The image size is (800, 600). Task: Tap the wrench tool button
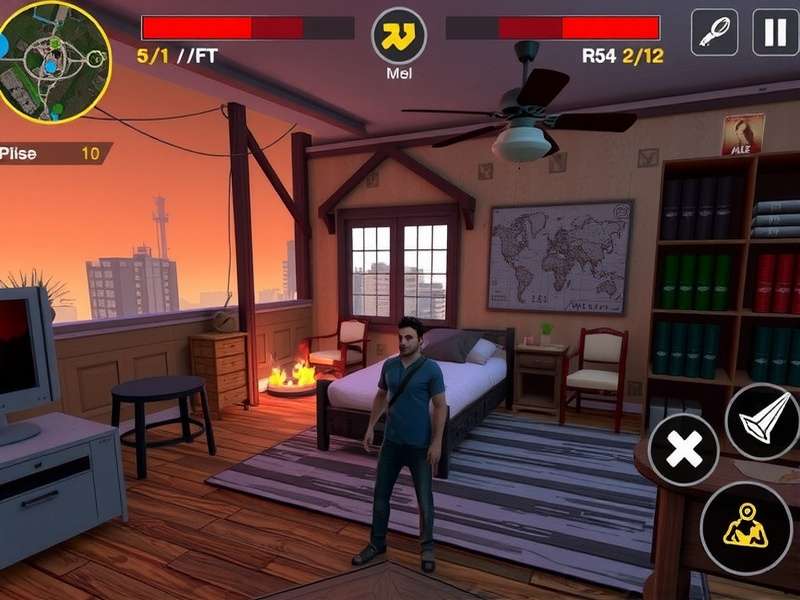(x=714, y=33)
